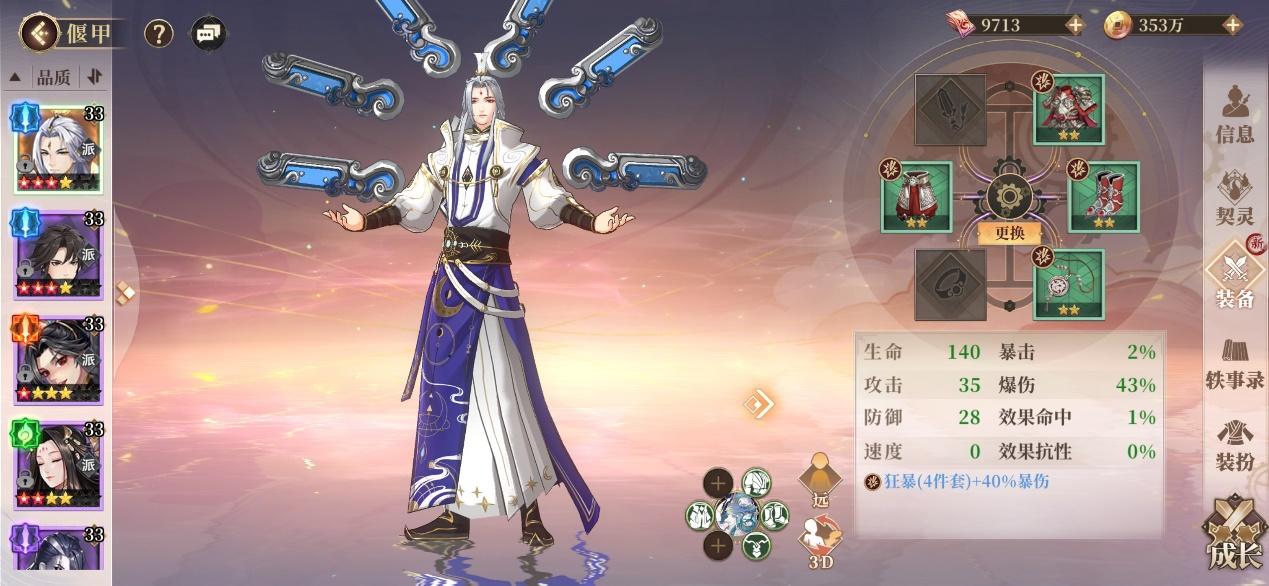The height and width of the screenshot is (586, 1269).
Task: Go back using the 偃甲 back arrow
Action: click(40, 34)
